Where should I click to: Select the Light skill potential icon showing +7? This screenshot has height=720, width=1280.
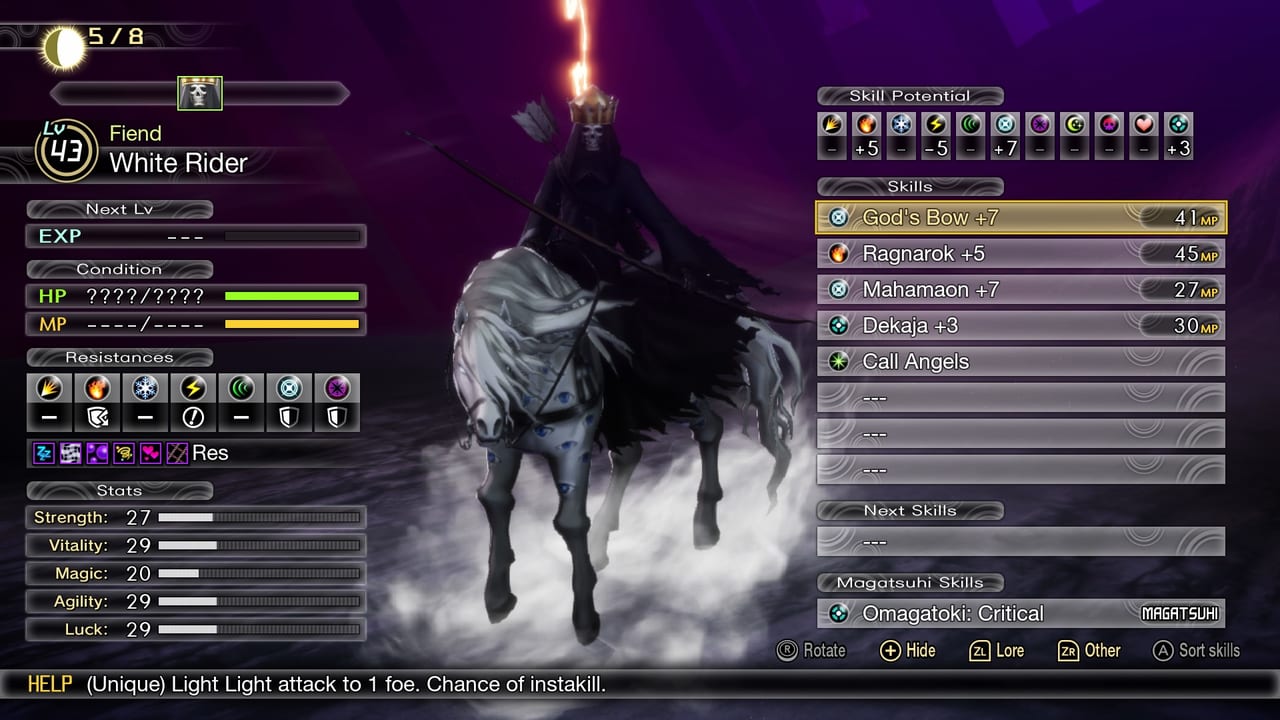click(x=1005, y=129)
